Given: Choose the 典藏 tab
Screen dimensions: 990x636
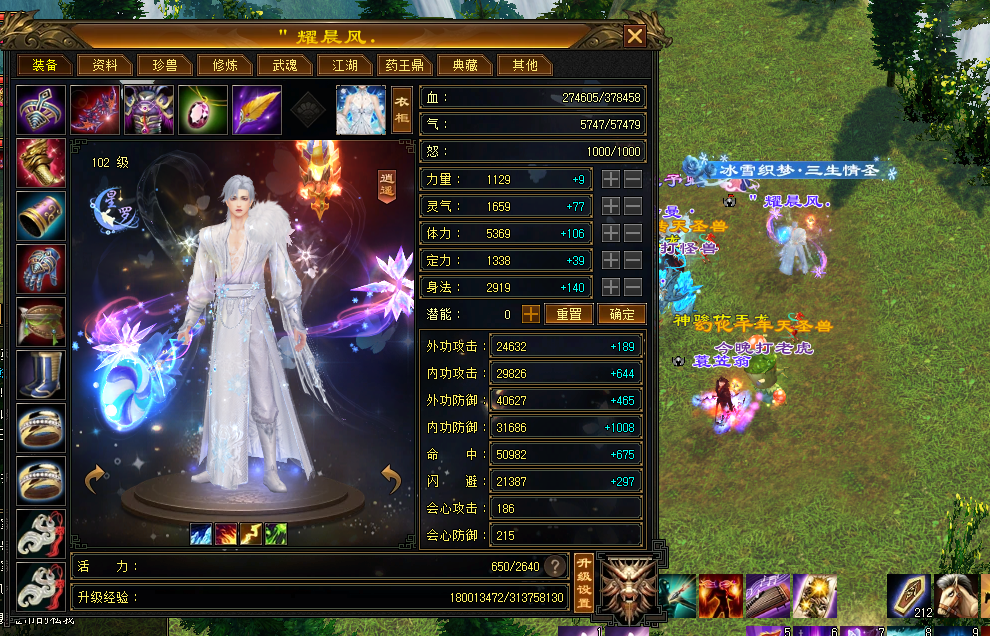Looking at the screenshot, I should coord(465,65).
